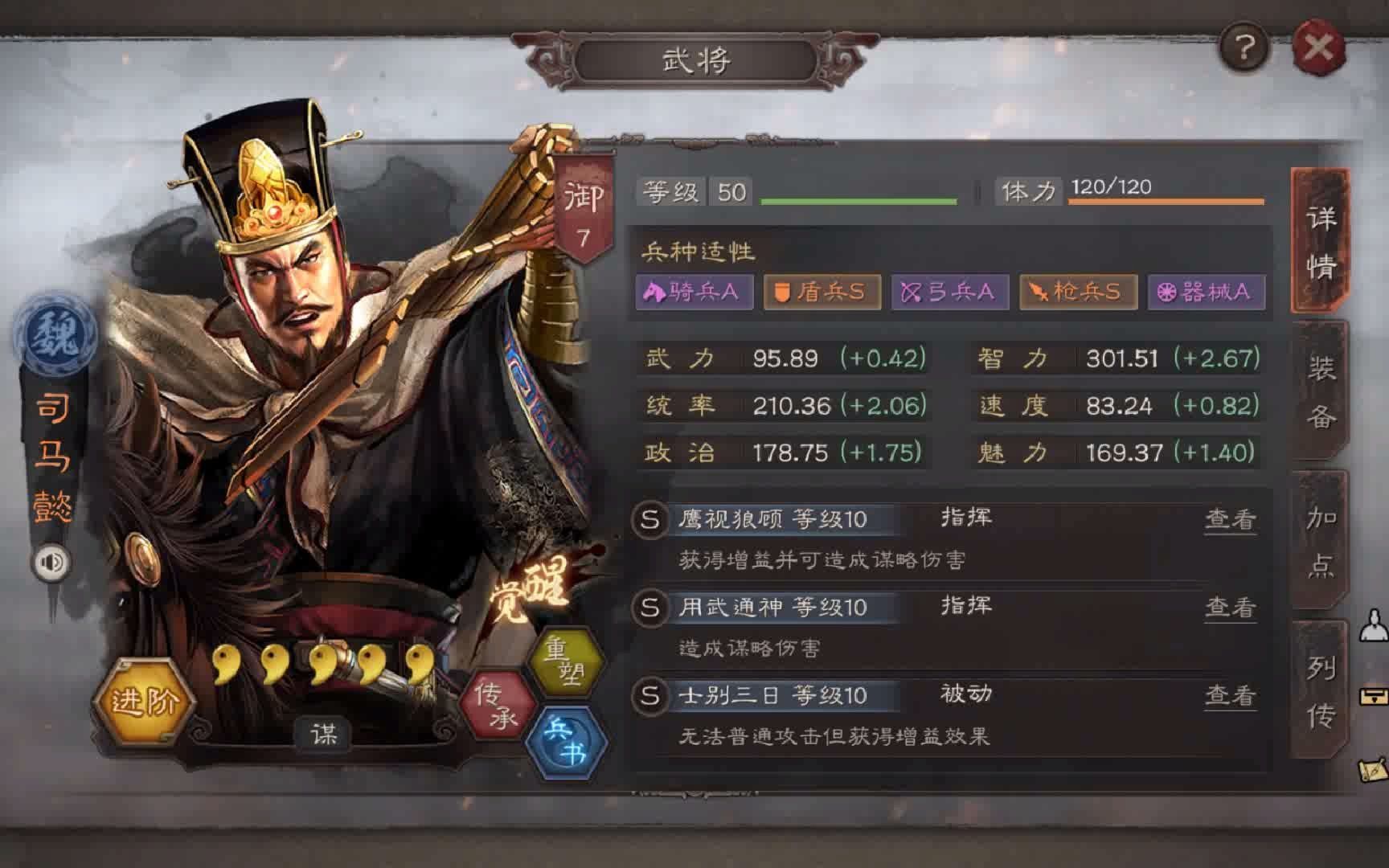1389x868 pixels.
Task: Mute Sima Yi's voice with speaker toggle
Action: pos(50,561)
